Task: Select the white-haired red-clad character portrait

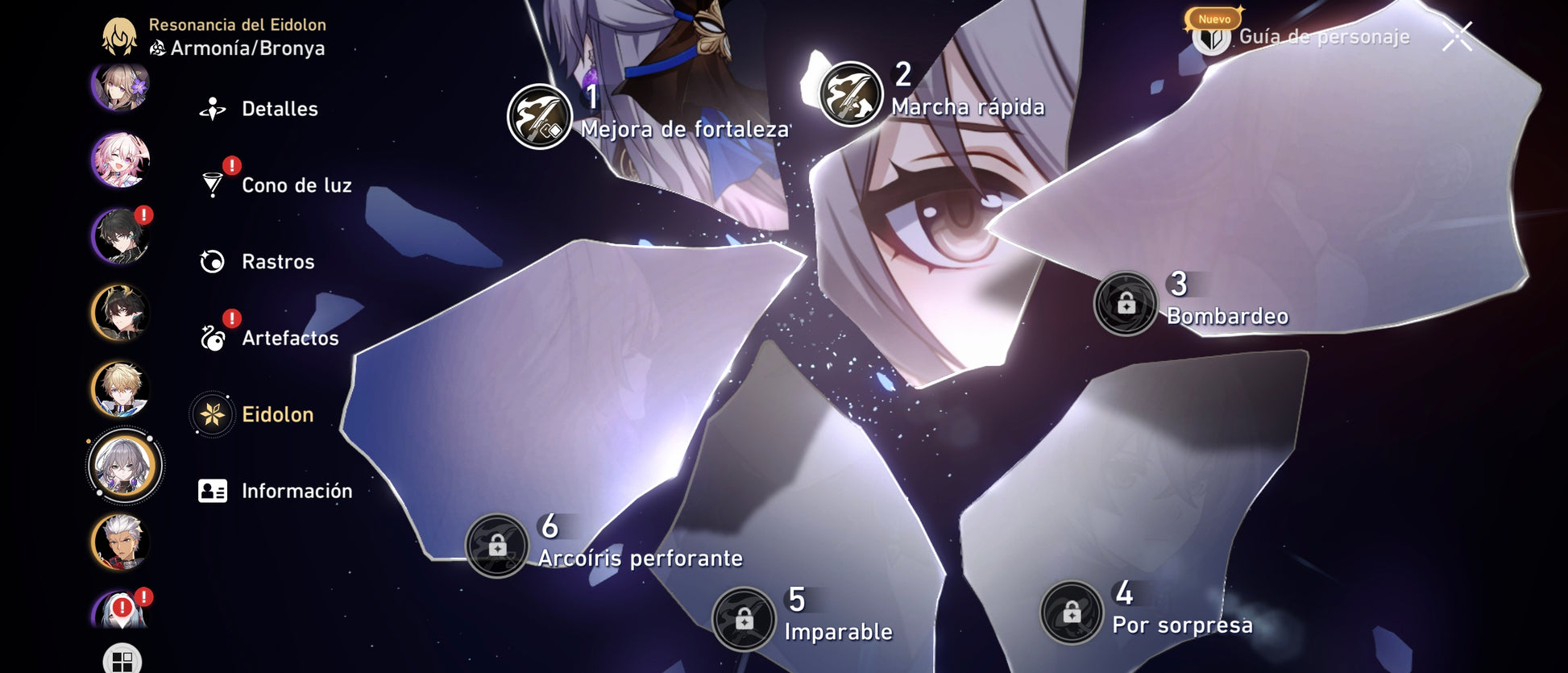Action: click(x=121, y=542)
